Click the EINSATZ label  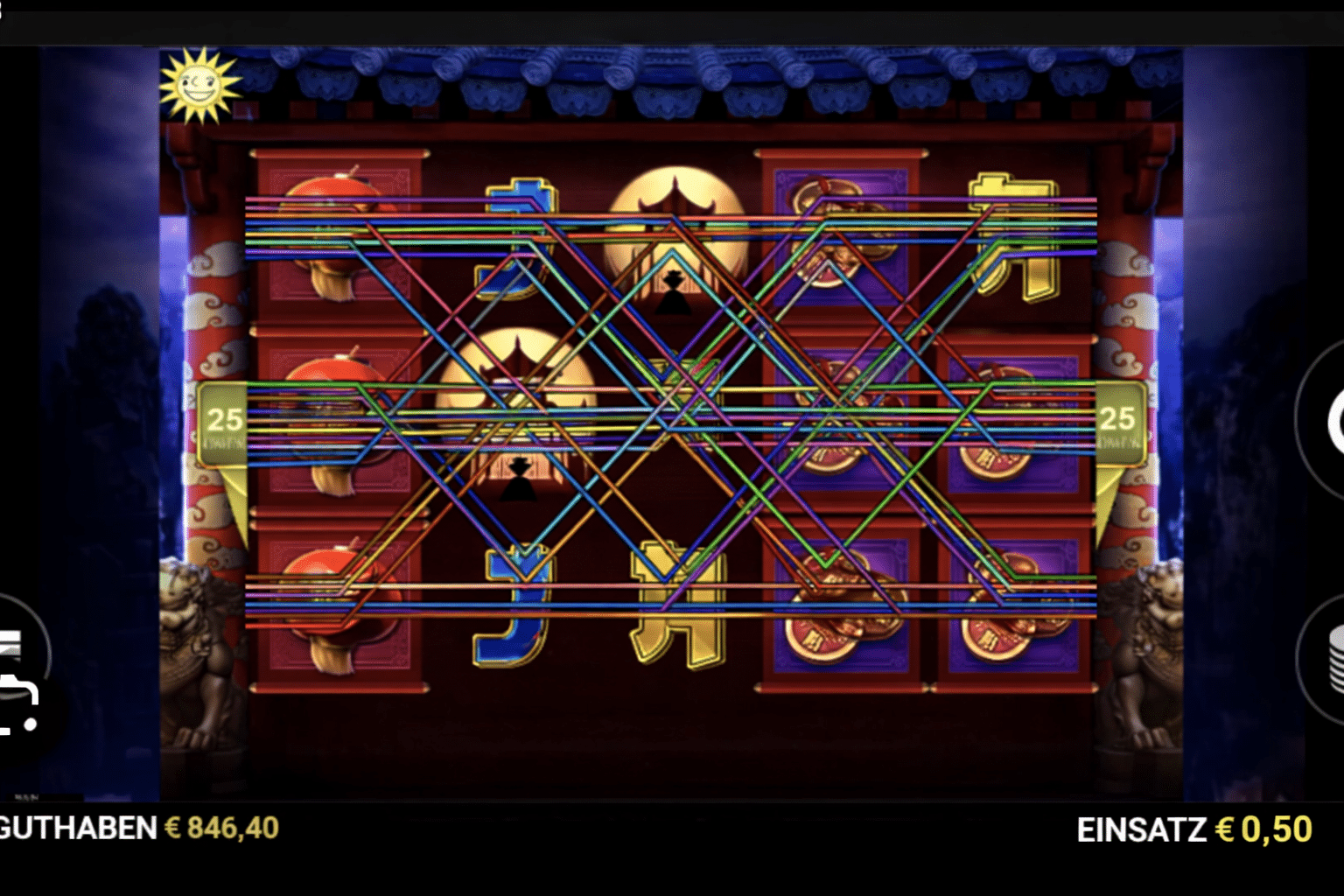[1142, 827]
